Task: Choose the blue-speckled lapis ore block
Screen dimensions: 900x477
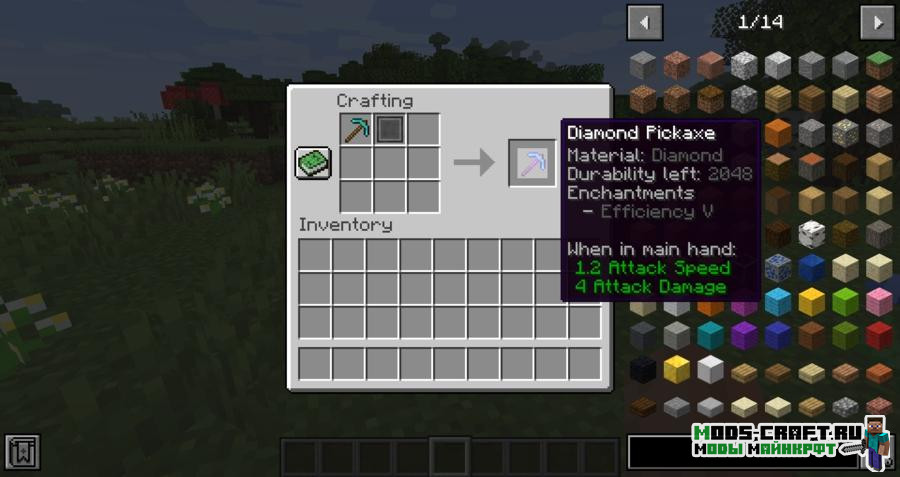Action: 777,267
